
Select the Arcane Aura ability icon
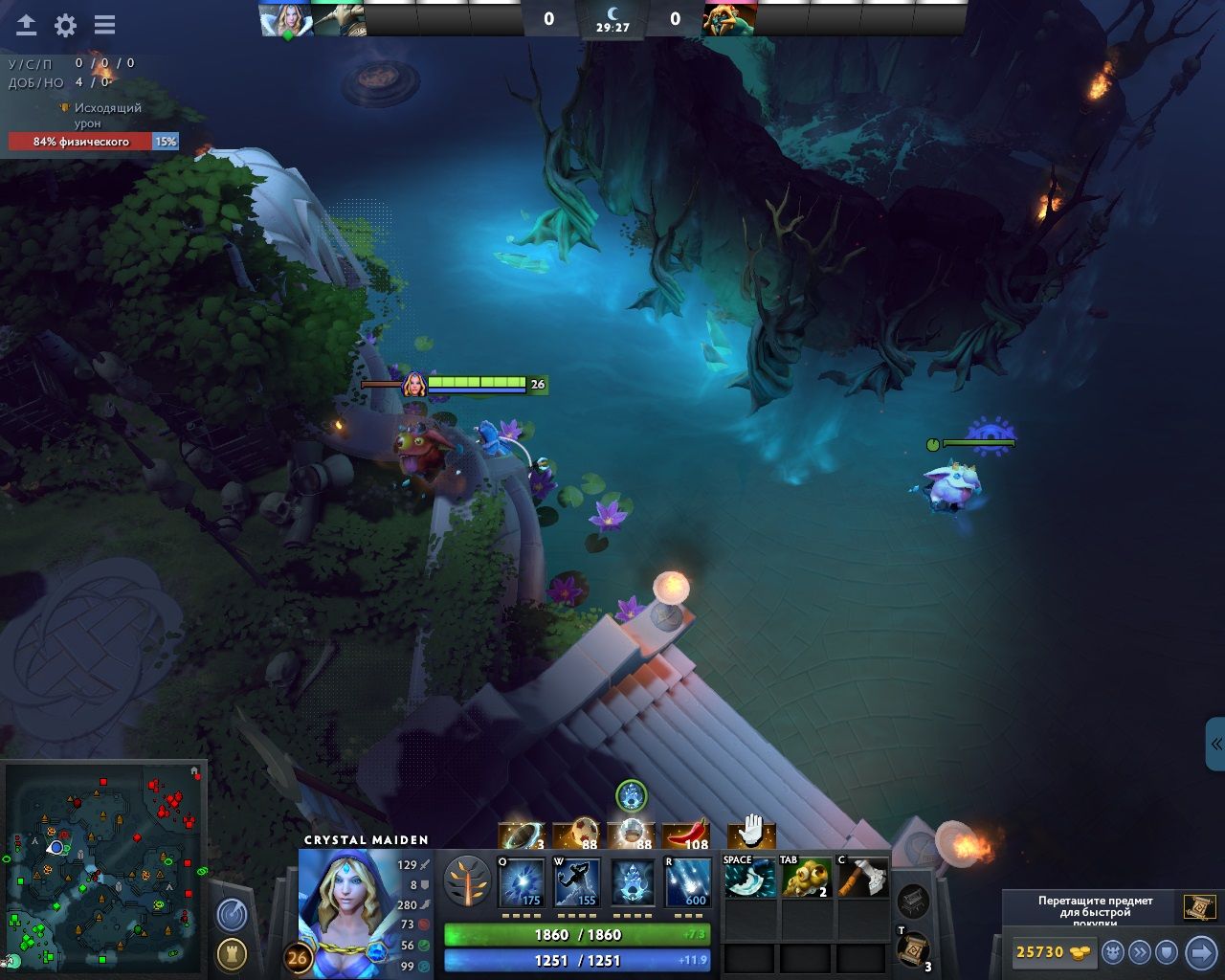pyautogui.click(x=632, y=881)
